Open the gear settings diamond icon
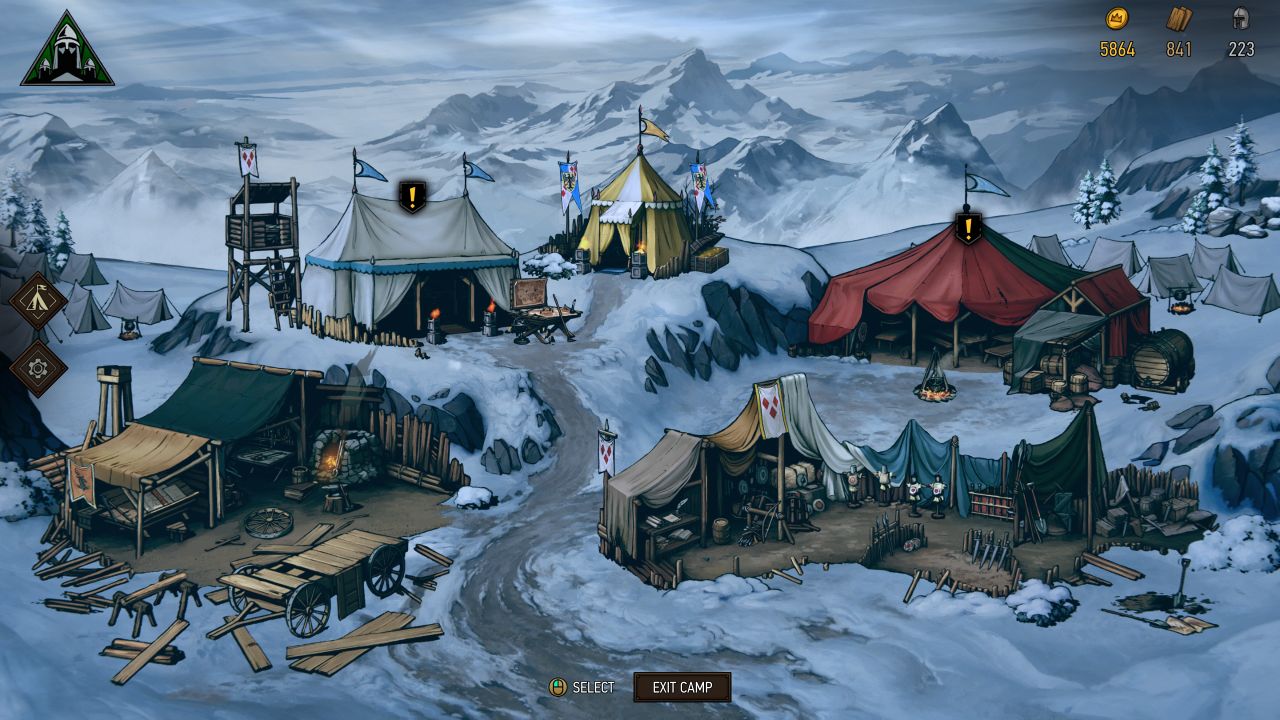The height and width of the screenshot is (720, 1280). coord(38,367)
